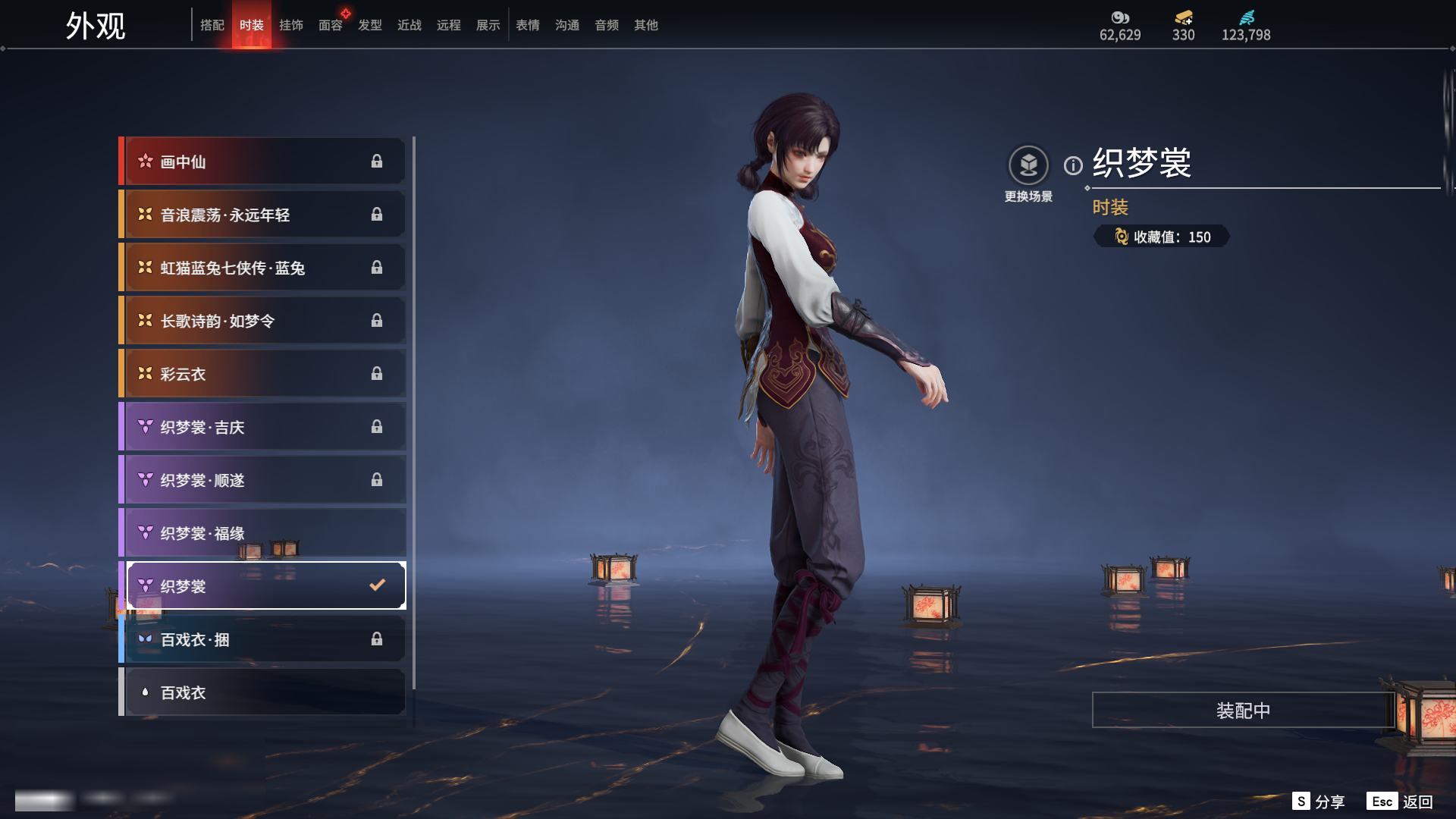Click the 更换场景 scene change icon
The height and width of the screenshot is (819, 1456).
pyautogui.click(x=1028, y=165)
